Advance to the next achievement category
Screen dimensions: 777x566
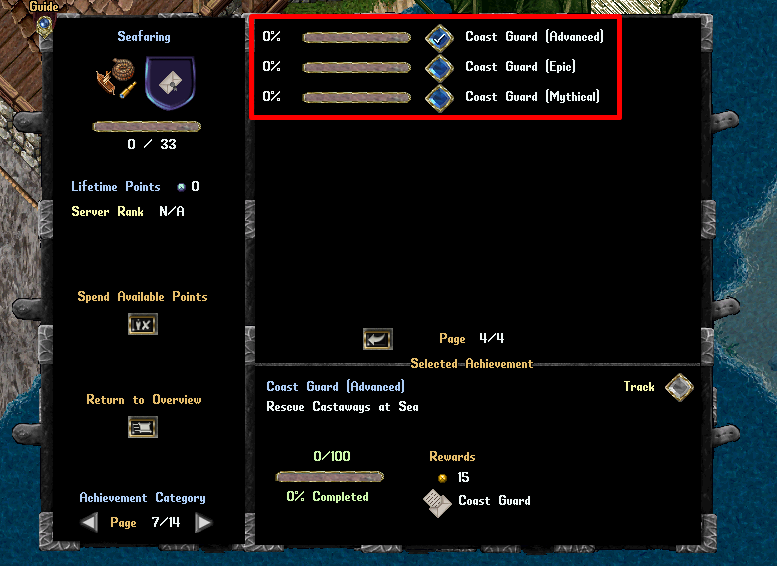[203, 523]
